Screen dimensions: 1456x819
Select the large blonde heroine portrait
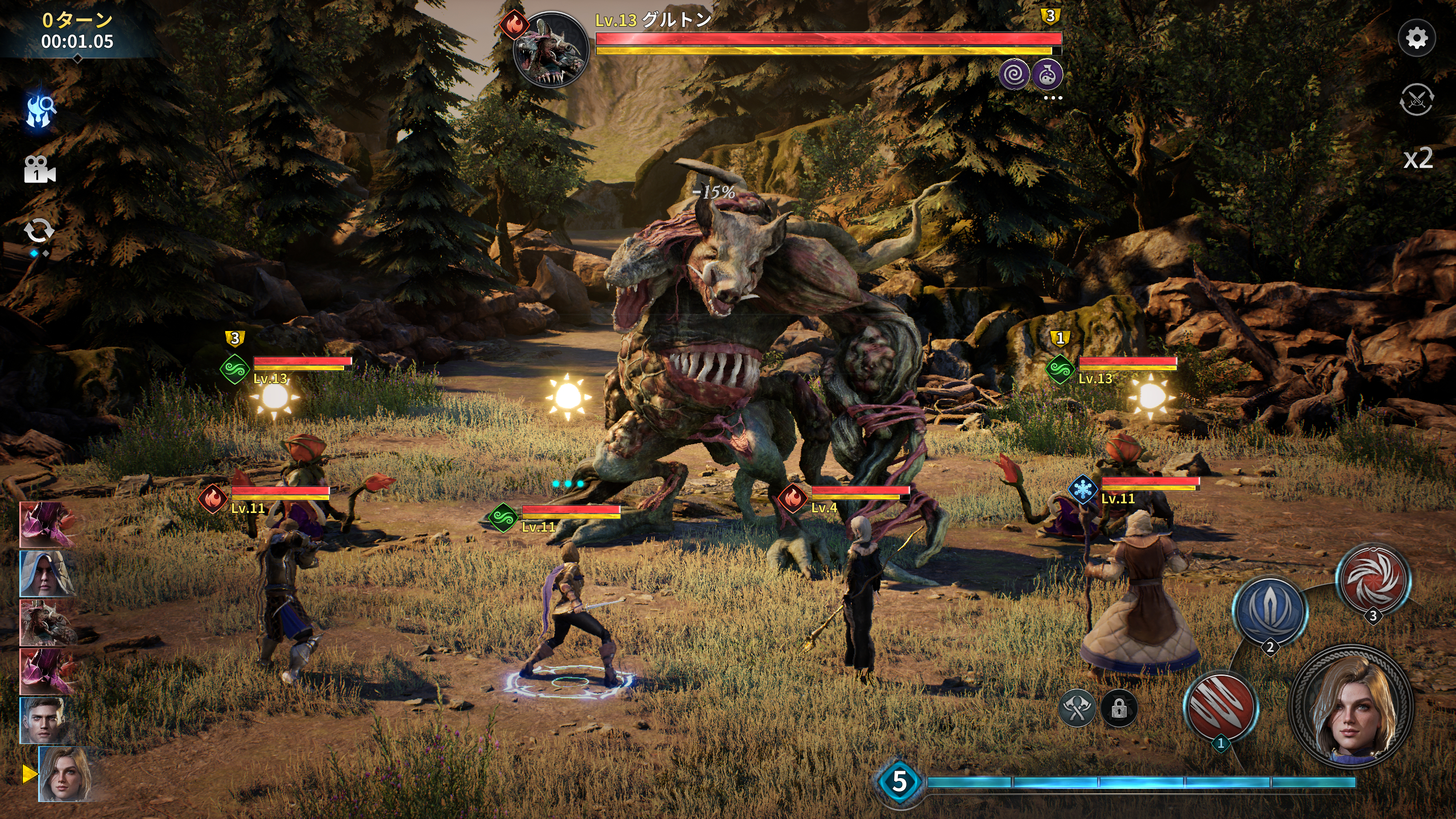coord(1351,705)
